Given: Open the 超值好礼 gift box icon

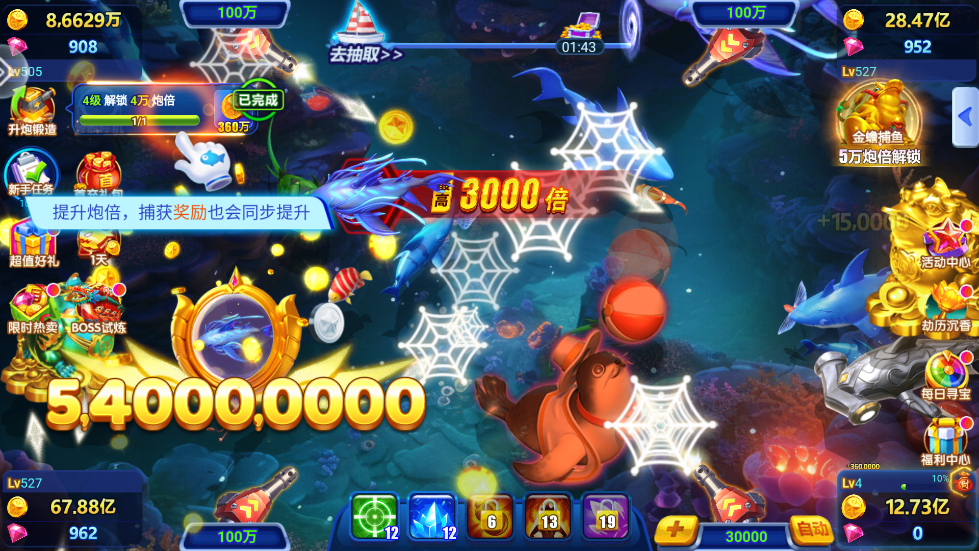Looking at the screenshot, I should coord(33,245).
